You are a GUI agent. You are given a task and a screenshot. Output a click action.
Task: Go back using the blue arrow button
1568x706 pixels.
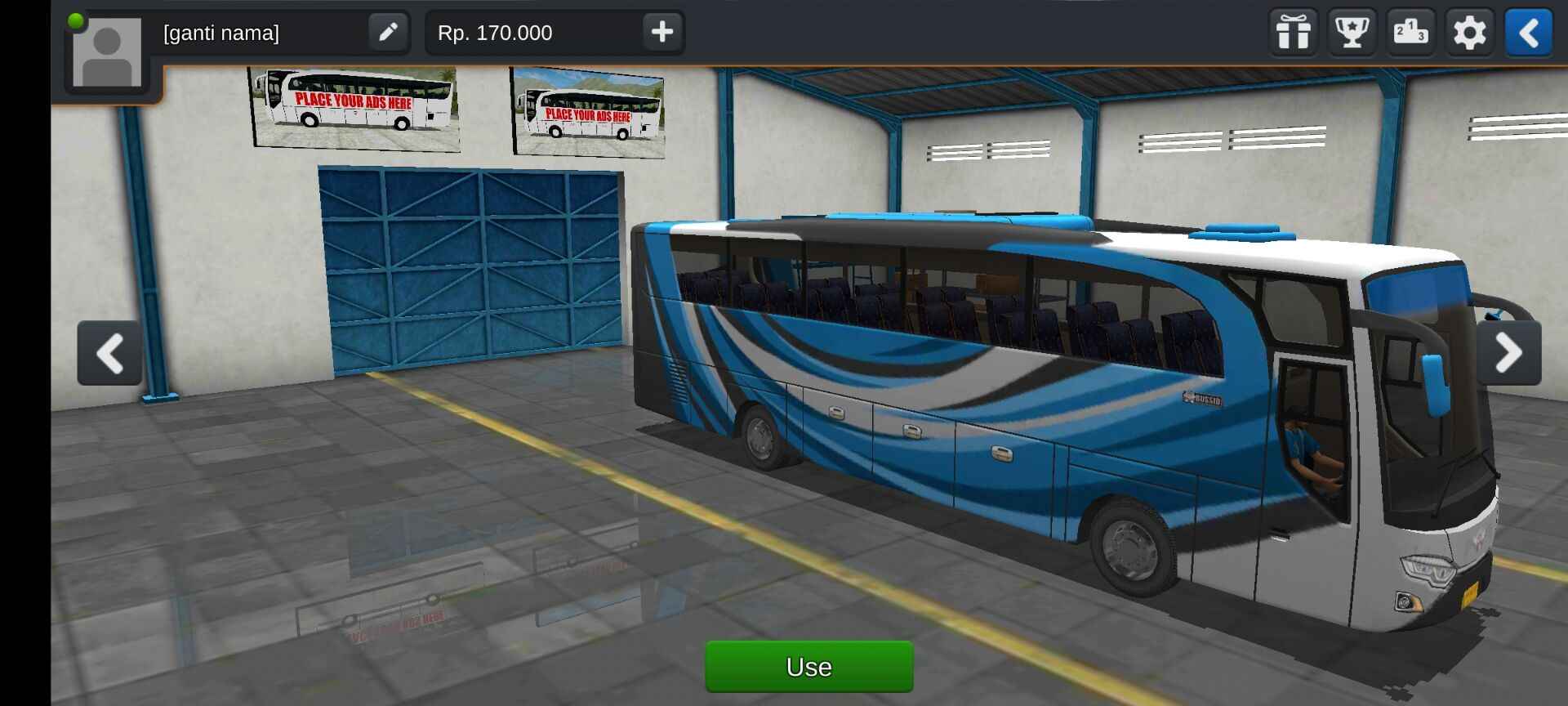pyautogui.click(x=1529, y=33)
